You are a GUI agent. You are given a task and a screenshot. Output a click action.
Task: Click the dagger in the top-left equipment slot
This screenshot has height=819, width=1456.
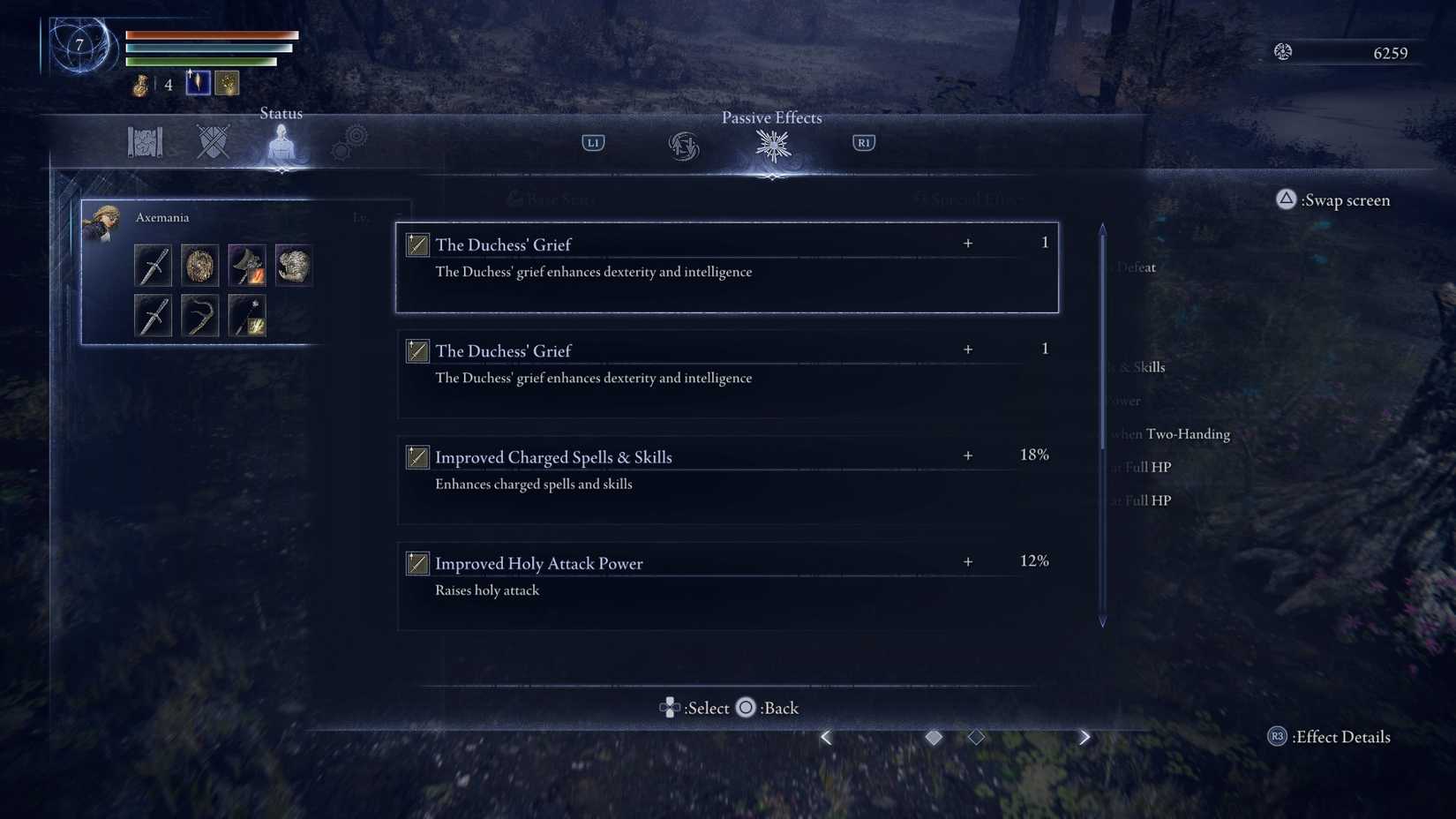coord(153,265)
